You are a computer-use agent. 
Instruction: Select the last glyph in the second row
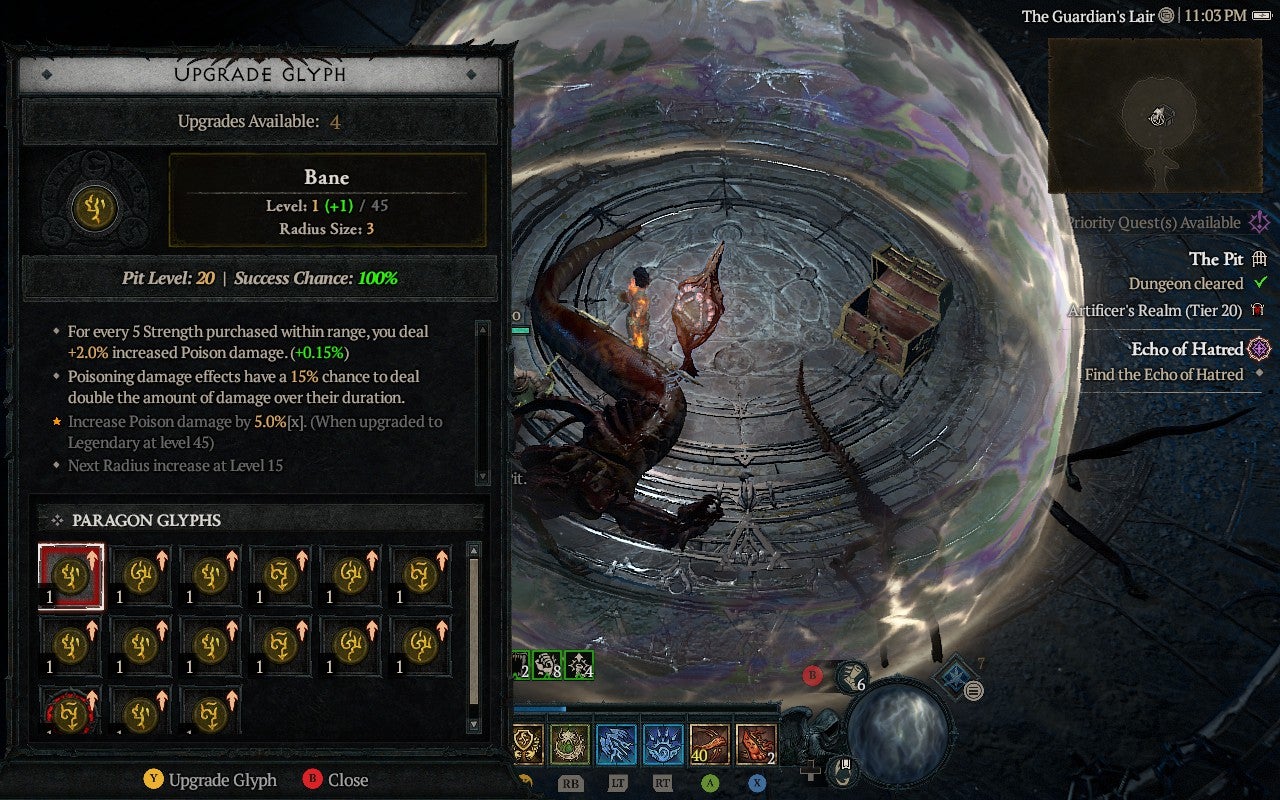pos(419,645)
